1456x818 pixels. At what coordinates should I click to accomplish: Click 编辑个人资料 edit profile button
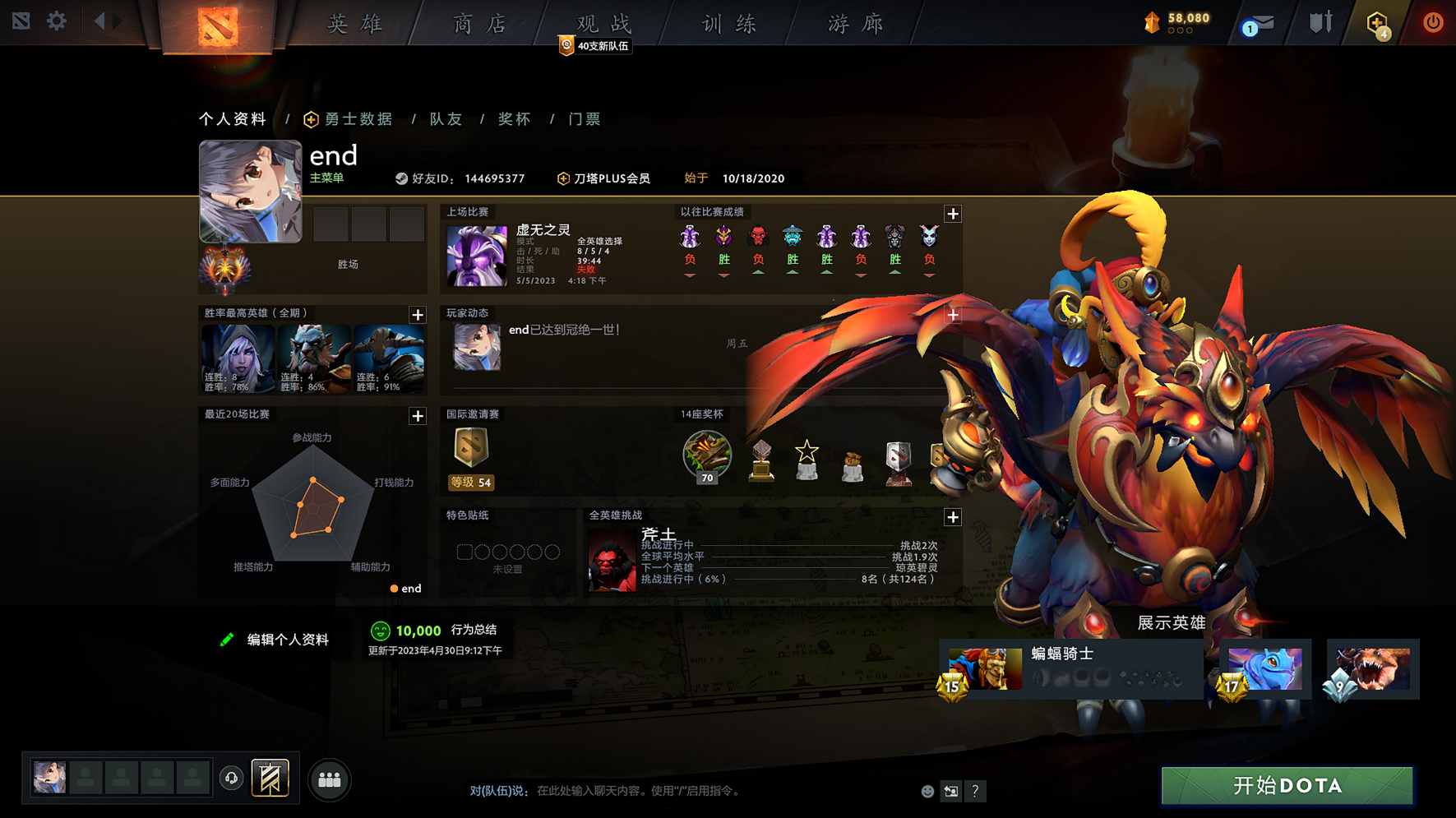[276, 640]
